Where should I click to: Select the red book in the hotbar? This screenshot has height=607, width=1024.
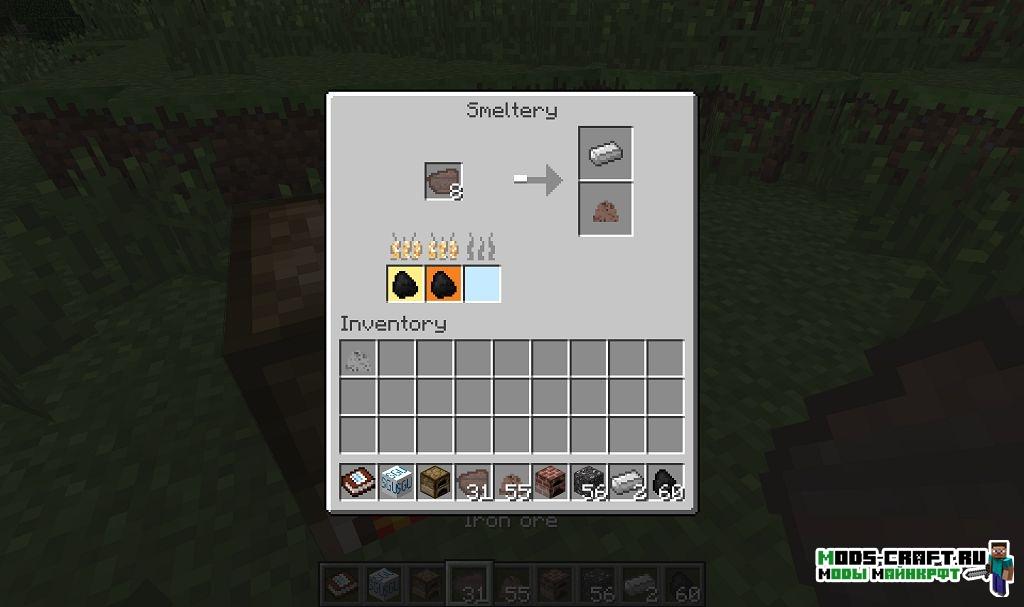(x=358, y=482)
